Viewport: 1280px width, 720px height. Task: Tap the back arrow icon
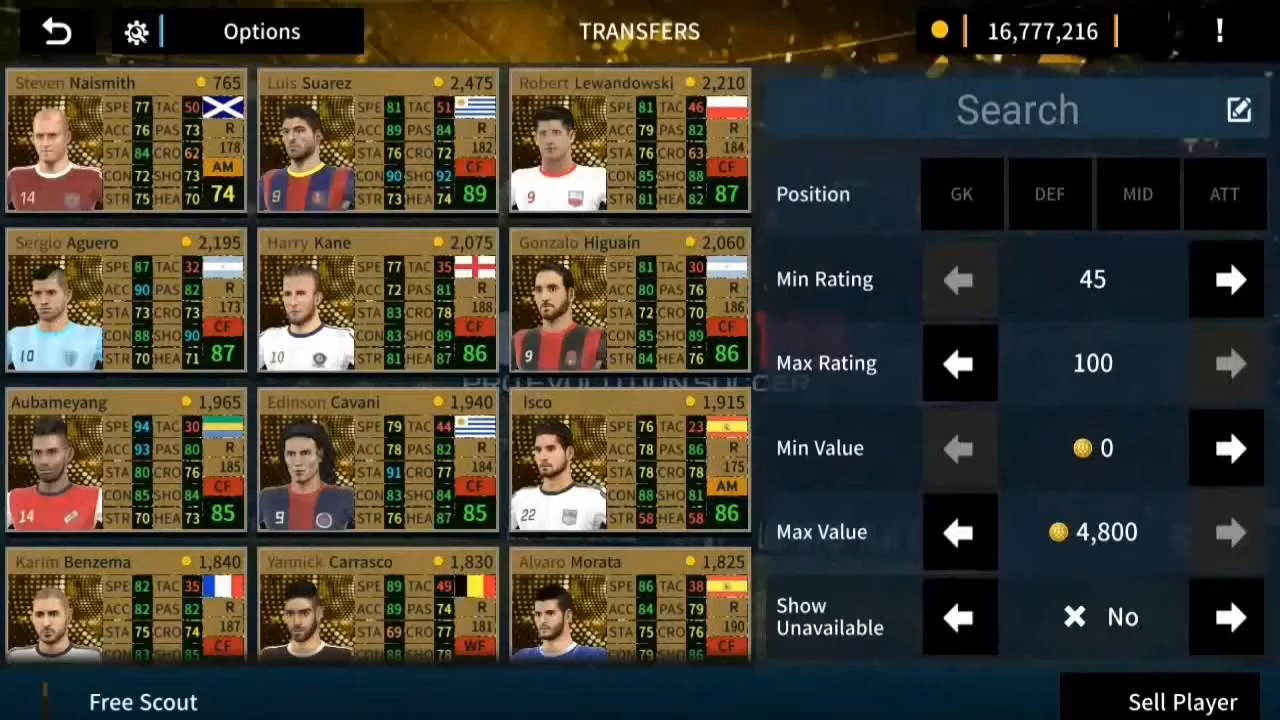tap(57, 31)
